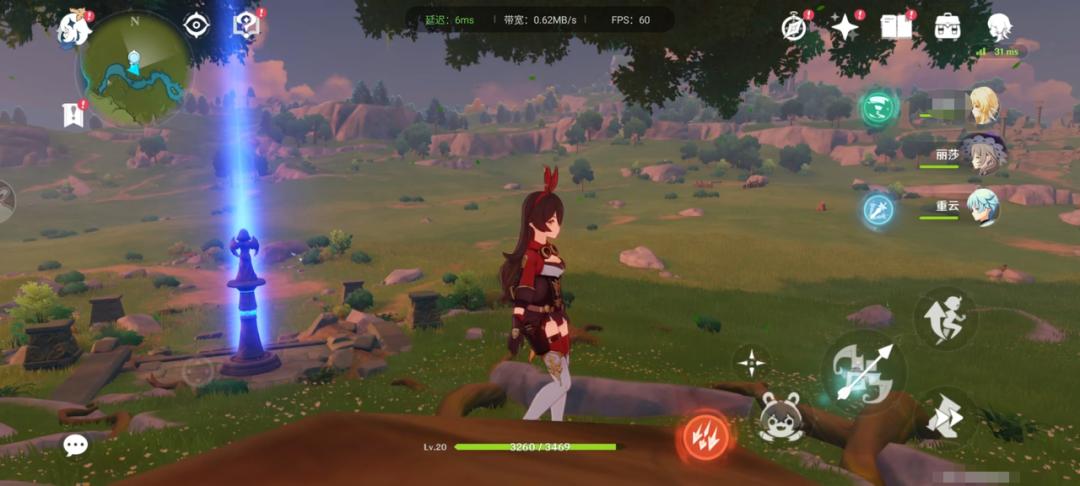Image resolution: width=1080 pixels, height=486 pixels.
Task: Open the quest bookmark with exclamation mark
Action: [73, 114]
